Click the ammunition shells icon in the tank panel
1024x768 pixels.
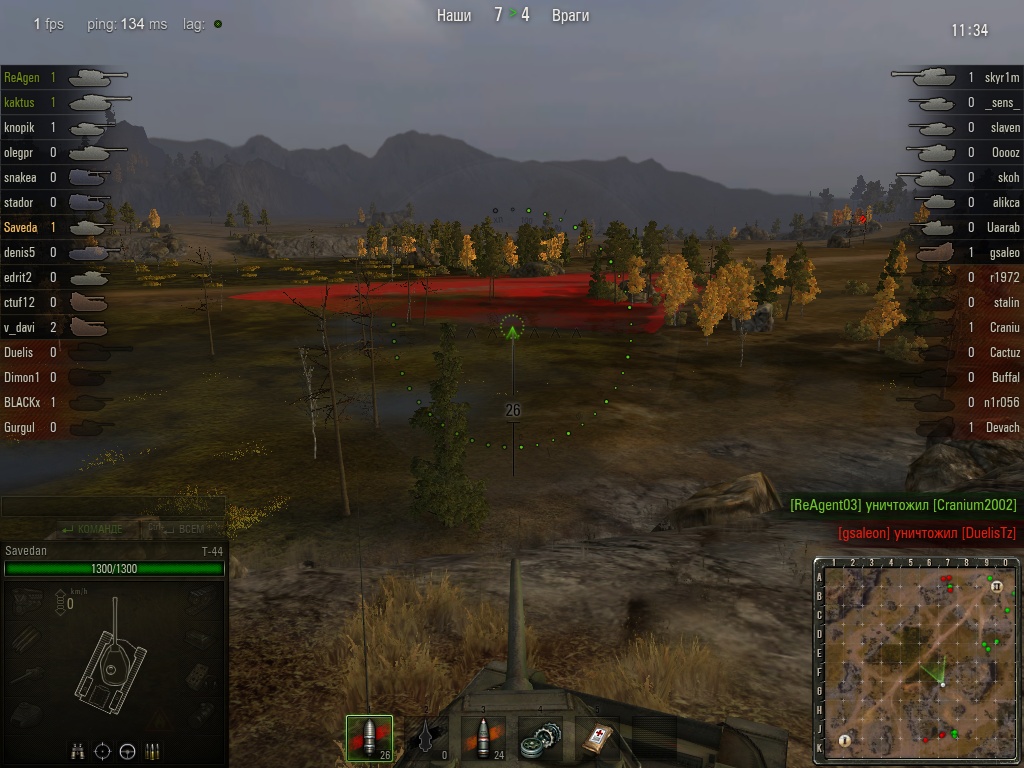click(x=153, y=751)
